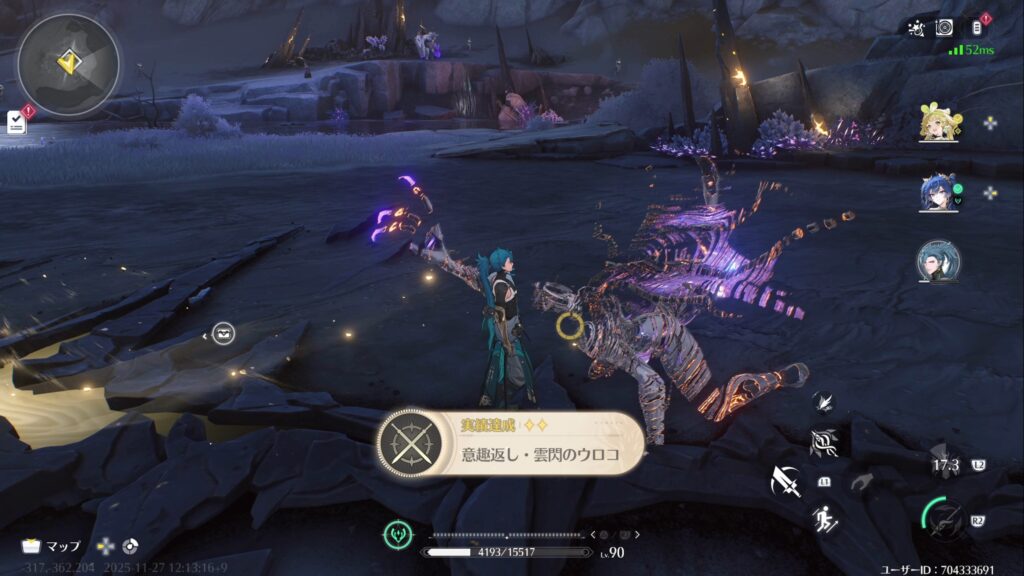Open the achievement unlocked notification banner
1024x576 pixels.
(x=510, y=443)
